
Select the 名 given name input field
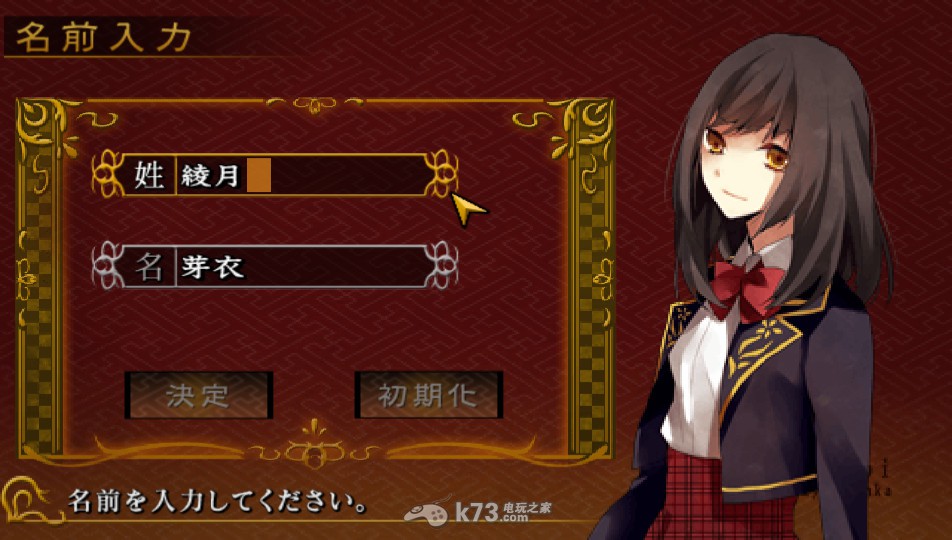coord(300,267)
